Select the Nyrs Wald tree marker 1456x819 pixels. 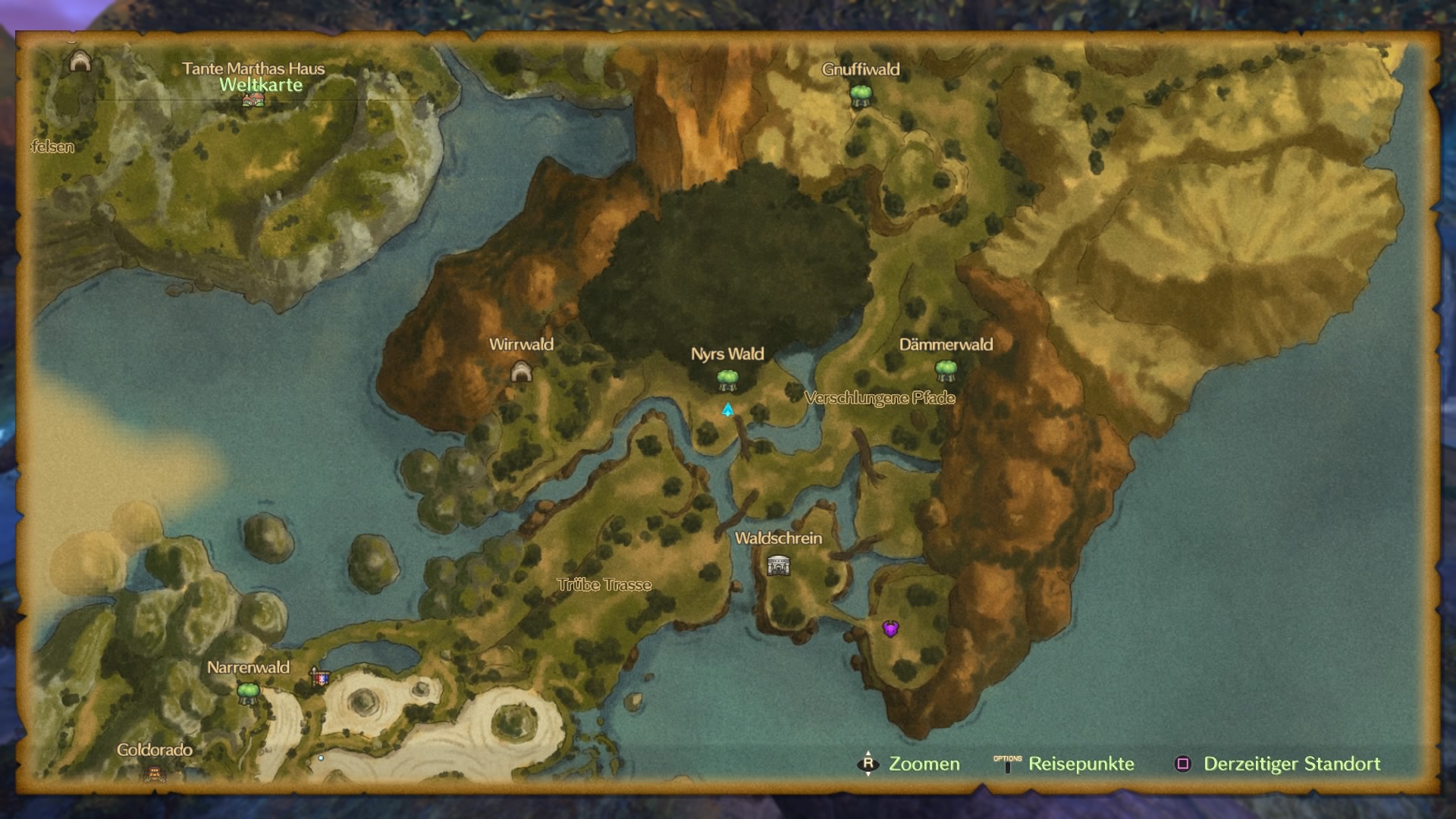(x=727, y=378)
